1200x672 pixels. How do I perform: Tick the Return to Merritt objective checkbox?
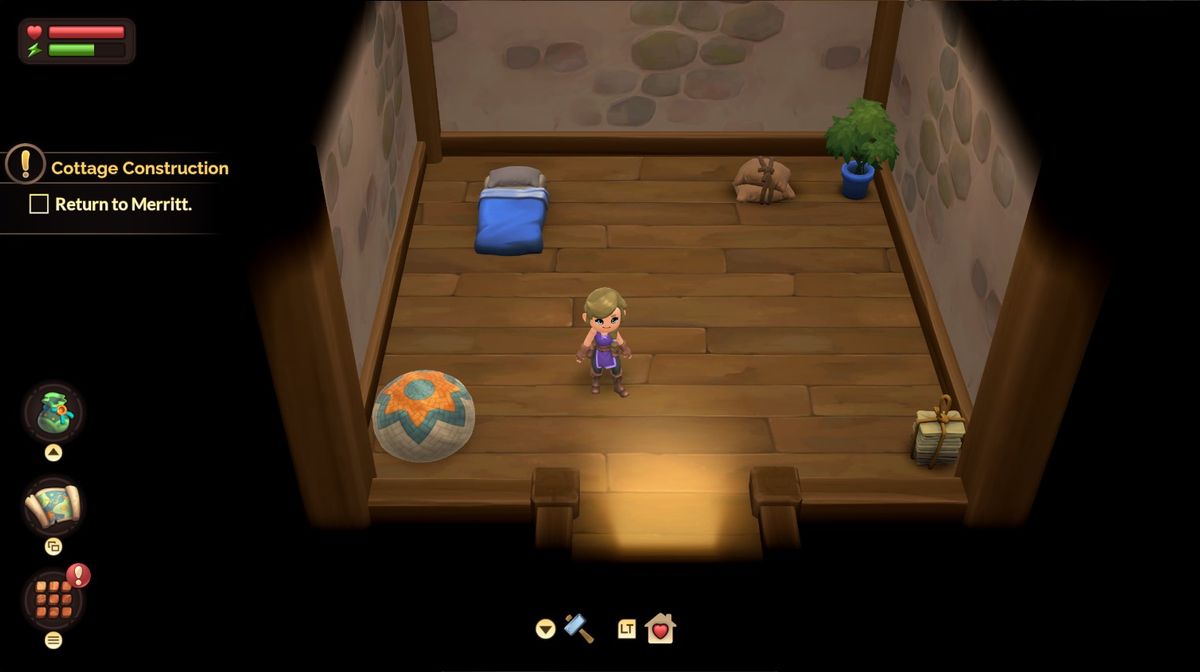pyautogui.click(x=39, y=204)
